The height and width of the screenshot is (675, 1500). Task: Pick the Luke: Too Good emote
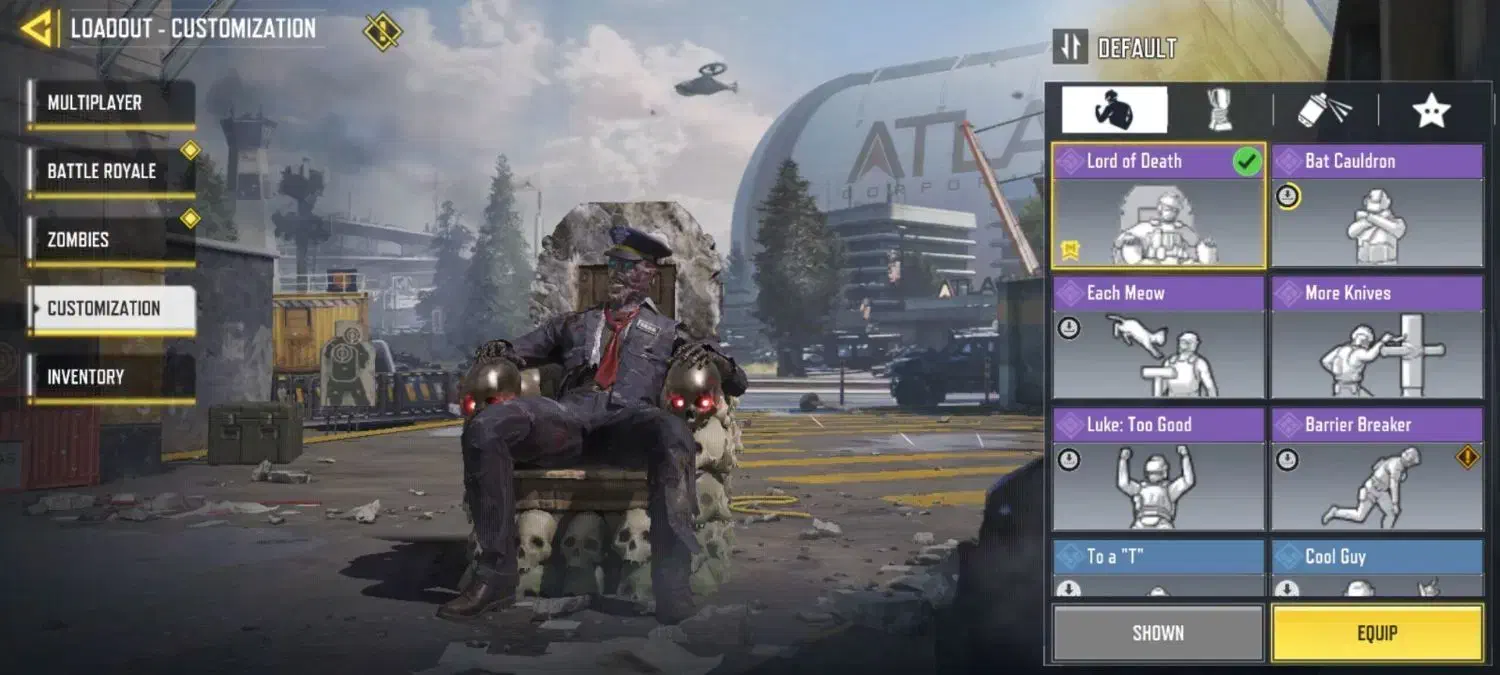click(1158, 470)
